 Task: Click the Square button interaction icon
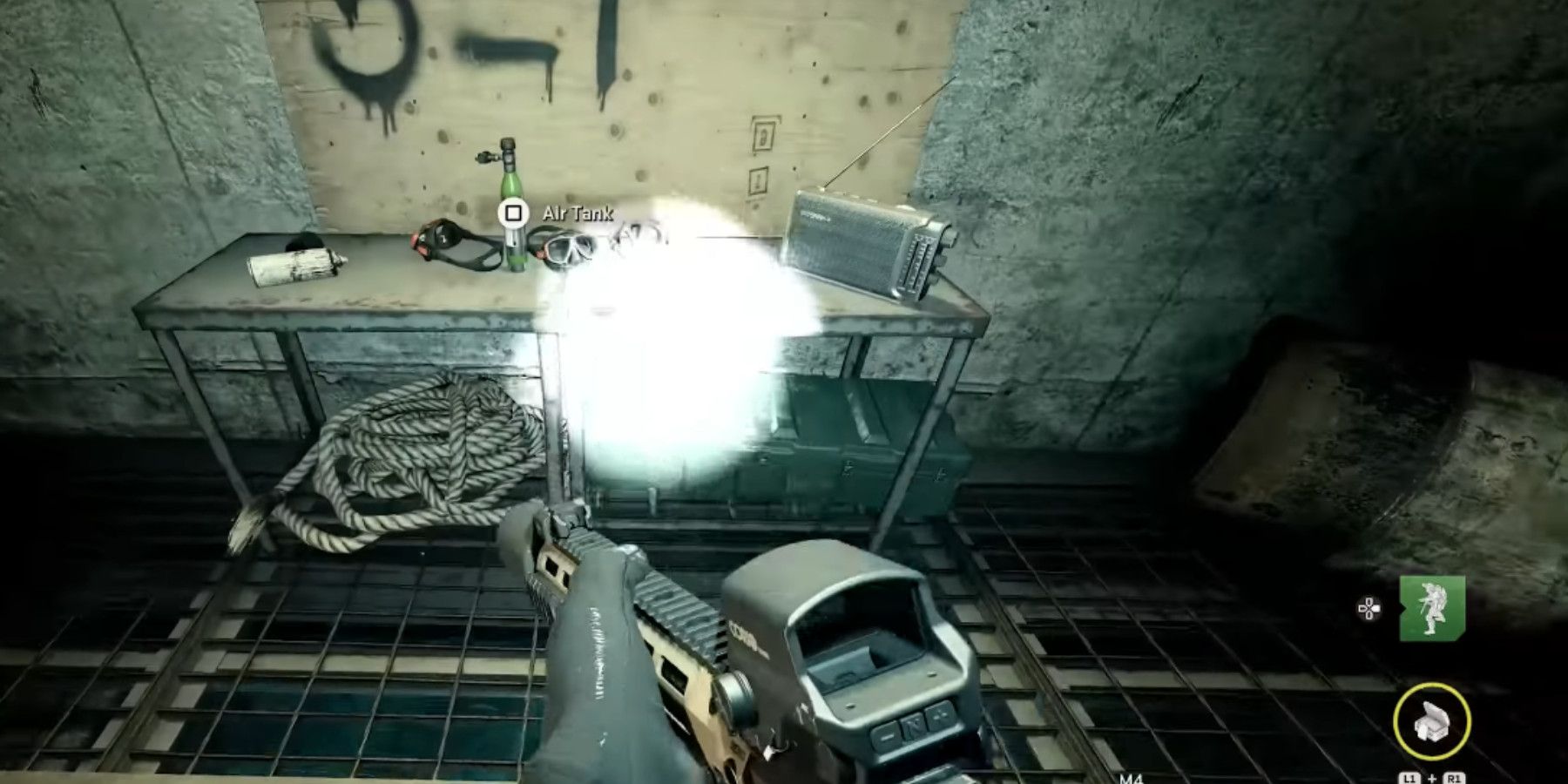pos(512,212)
